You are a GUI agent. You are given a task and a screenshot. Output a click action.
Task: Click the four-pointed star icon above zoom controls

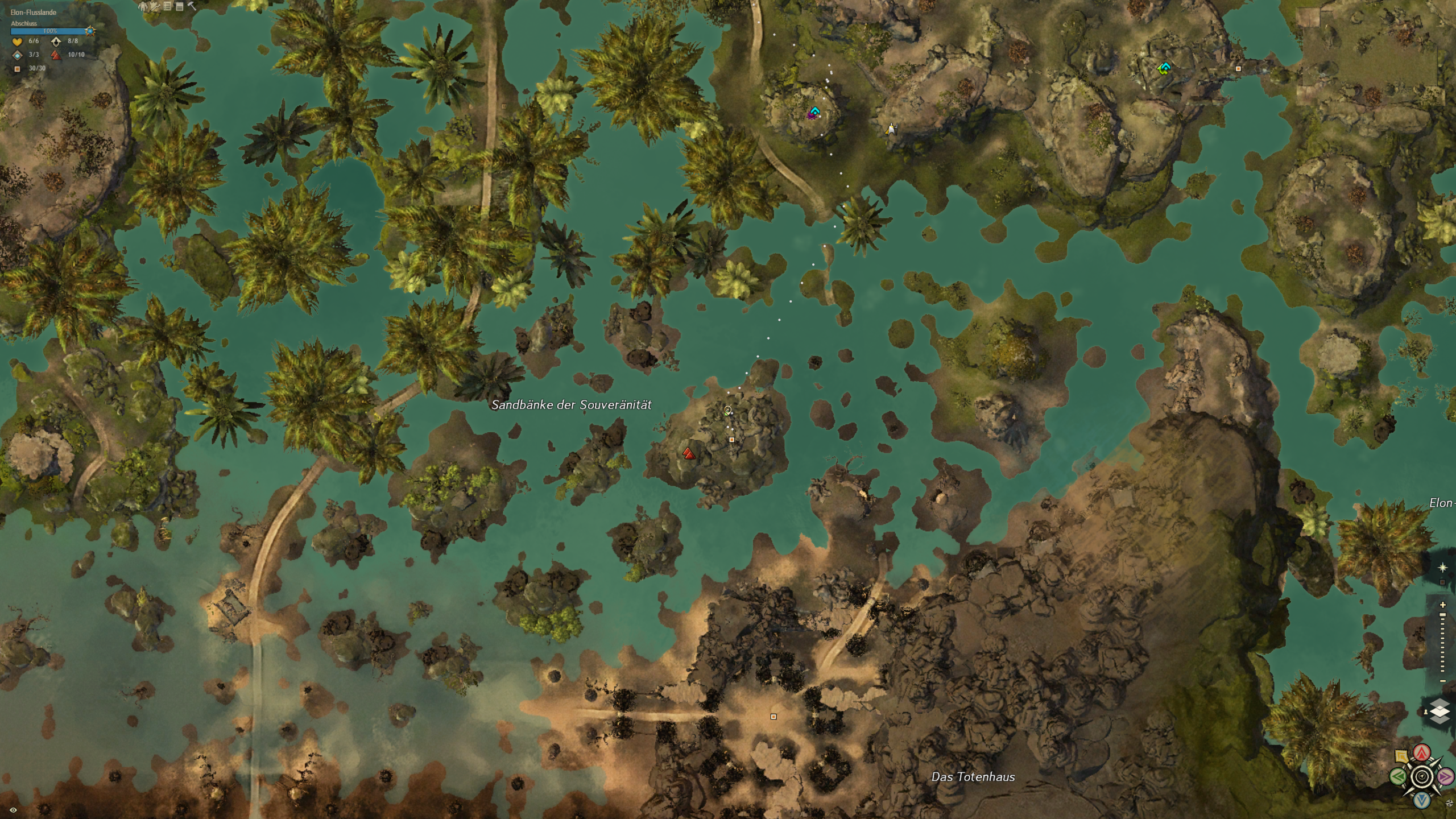pyautogui.click(x=1442, y=568)
